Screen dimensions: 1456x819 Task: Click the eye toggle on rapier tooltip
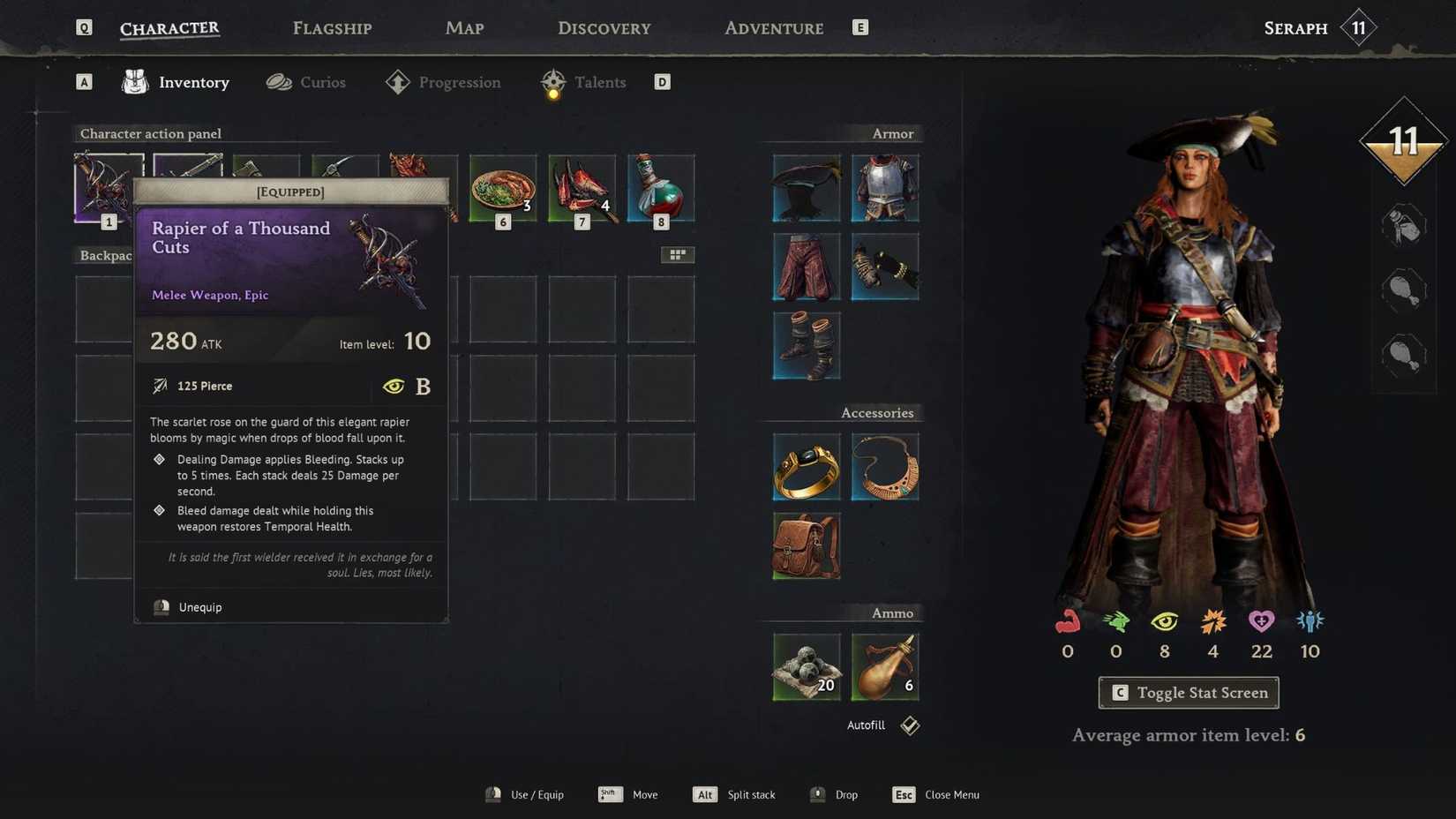pyautogui.click(x=394, y=386)
